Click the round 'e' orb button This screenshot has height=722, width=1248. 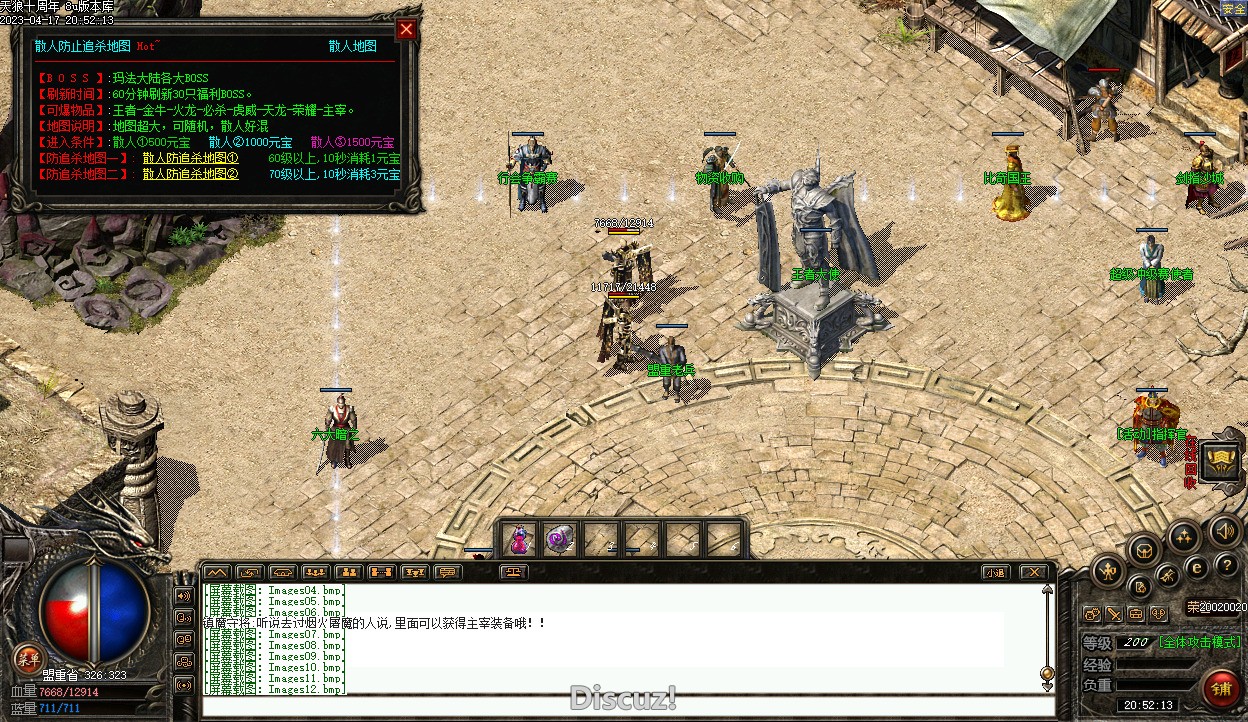click(1196, 567)
